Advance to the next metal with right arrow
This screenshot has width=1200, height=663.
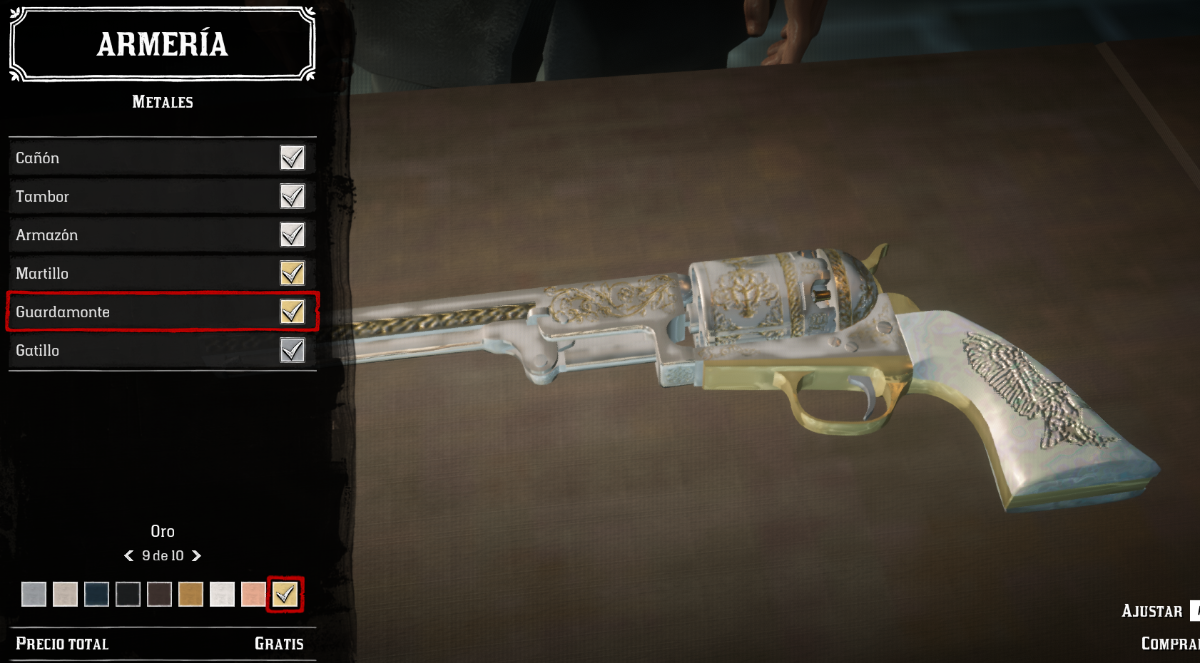(196, 555)
